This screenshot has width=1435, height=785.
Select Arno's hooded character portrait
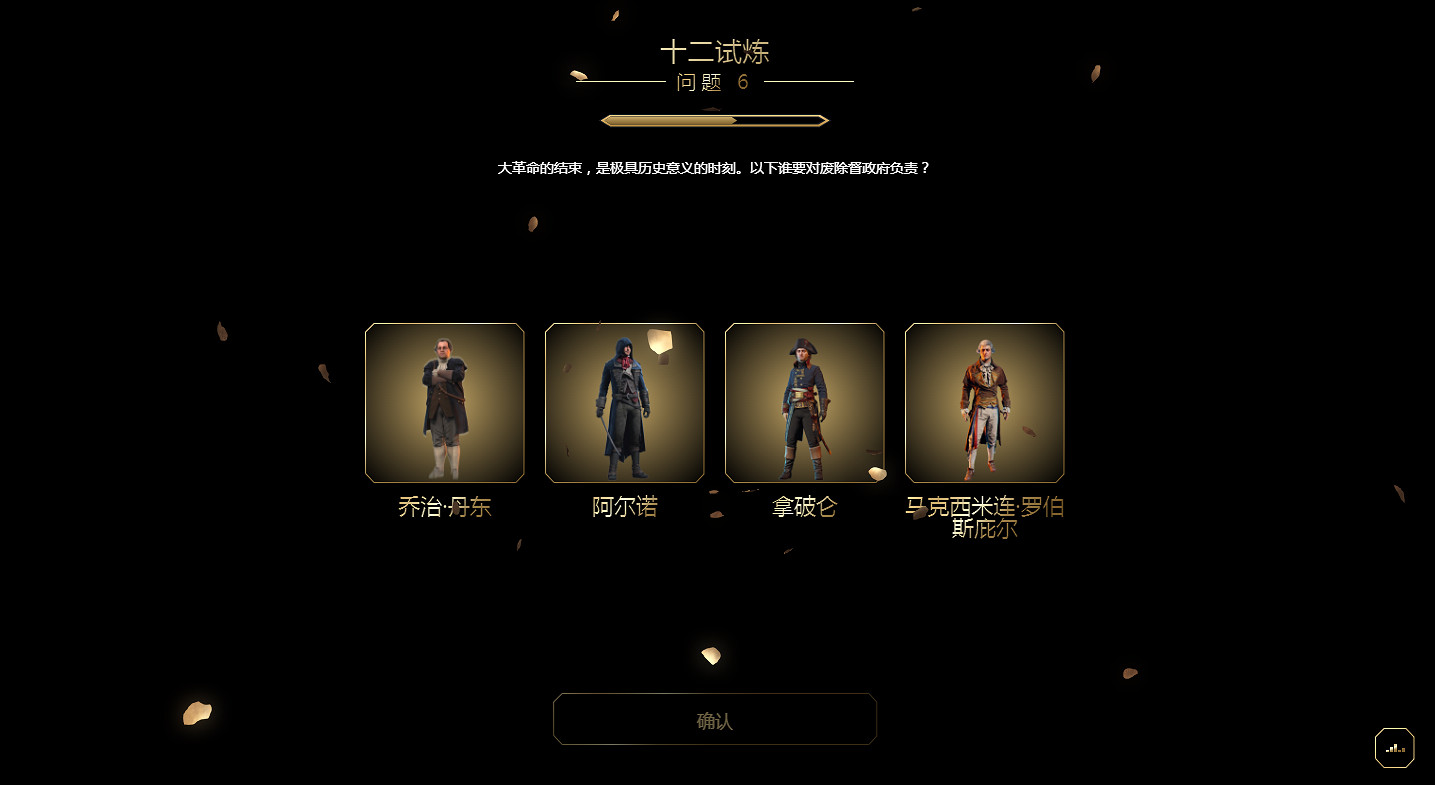tap(624, 402)
